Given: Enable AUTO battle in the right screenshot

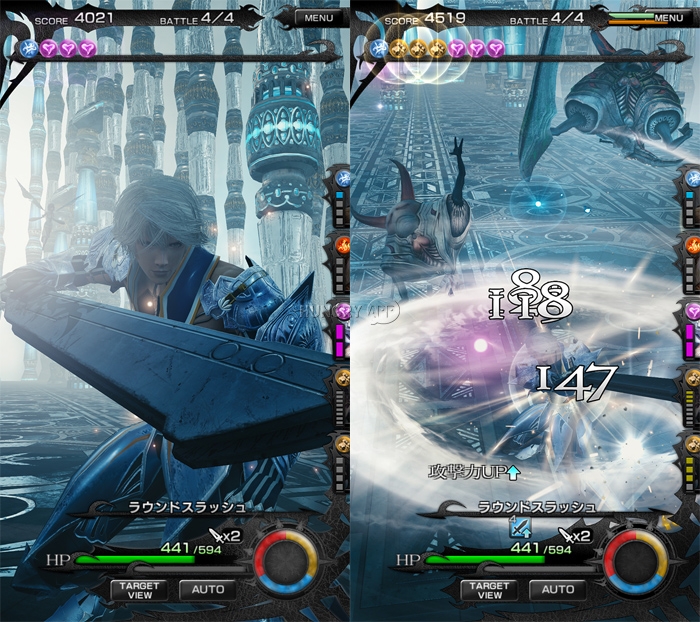Looking at the screenshot, I should click(x=557, y=589).
